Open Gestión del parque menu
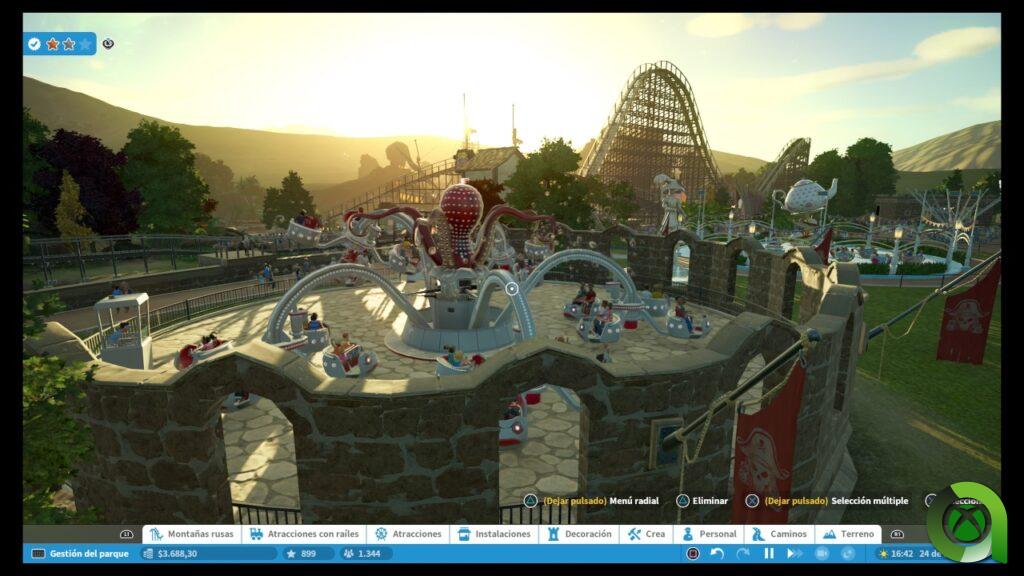Screen dimensions: 1024x576 point(80,553)
